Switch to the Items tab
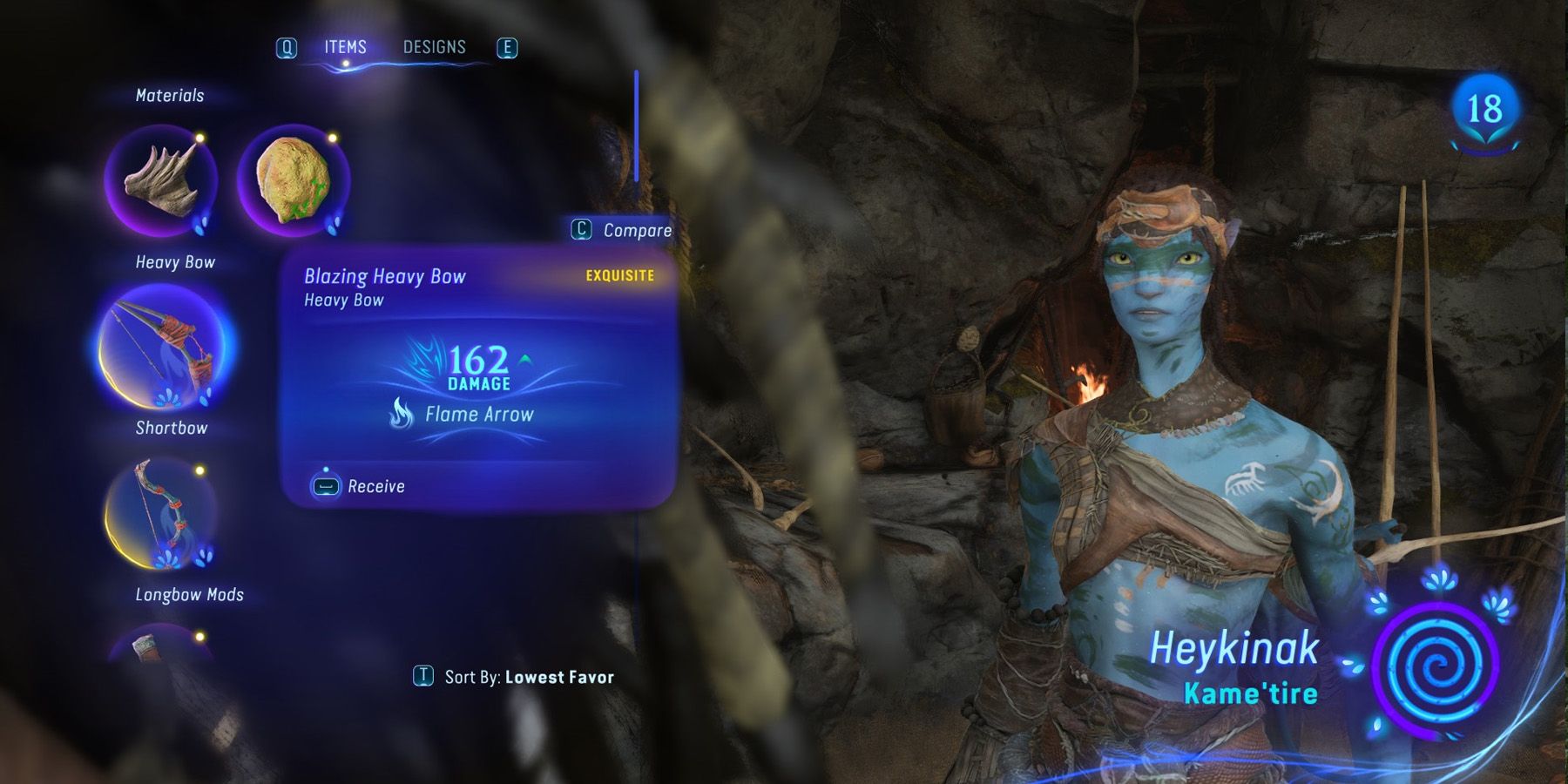Viewport: 1568px width, 784px height. coord(345,47)
